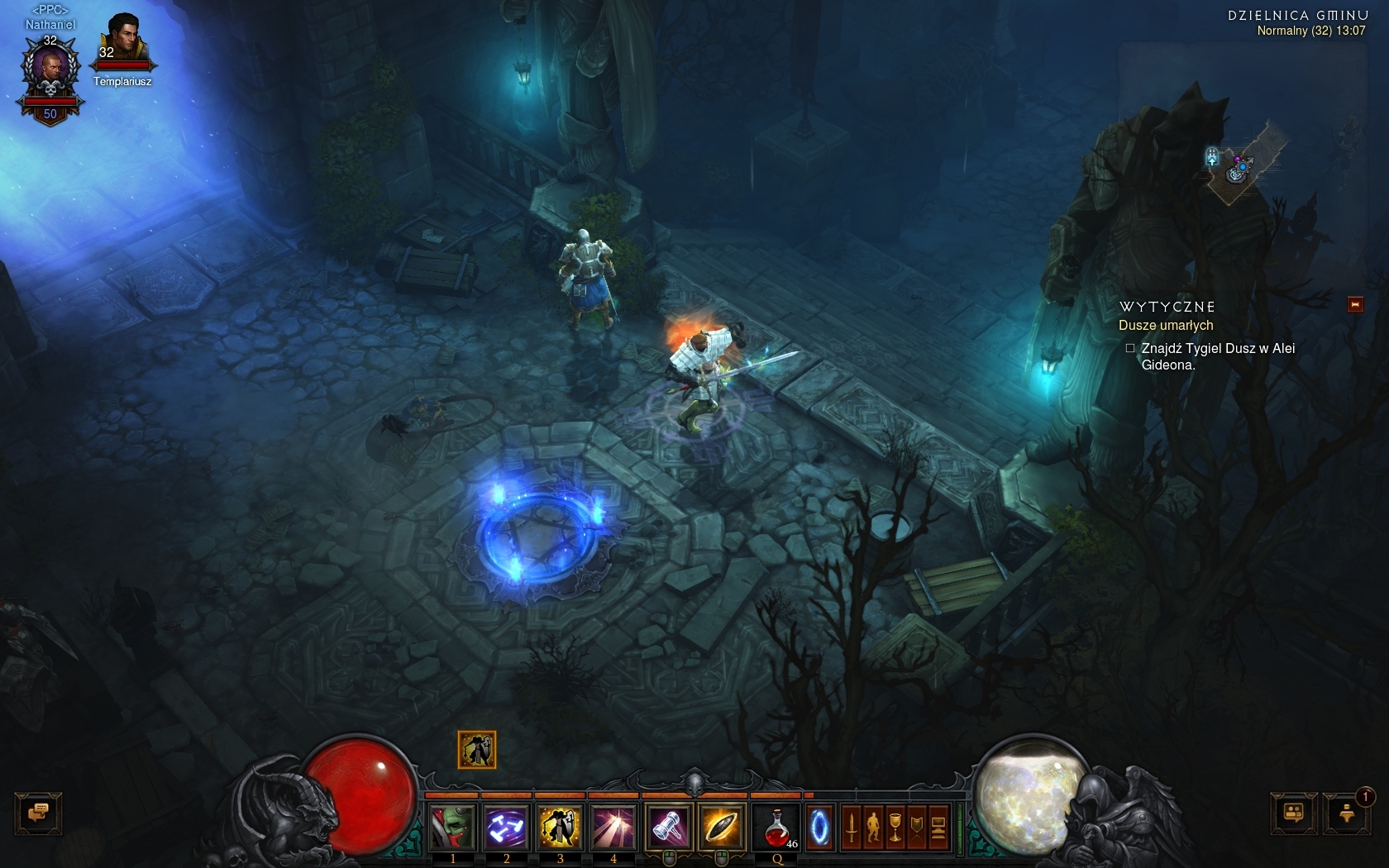The image size is (1389, 868).
Task: Activate the golden knight with shield skill
Action: [560, 827]
